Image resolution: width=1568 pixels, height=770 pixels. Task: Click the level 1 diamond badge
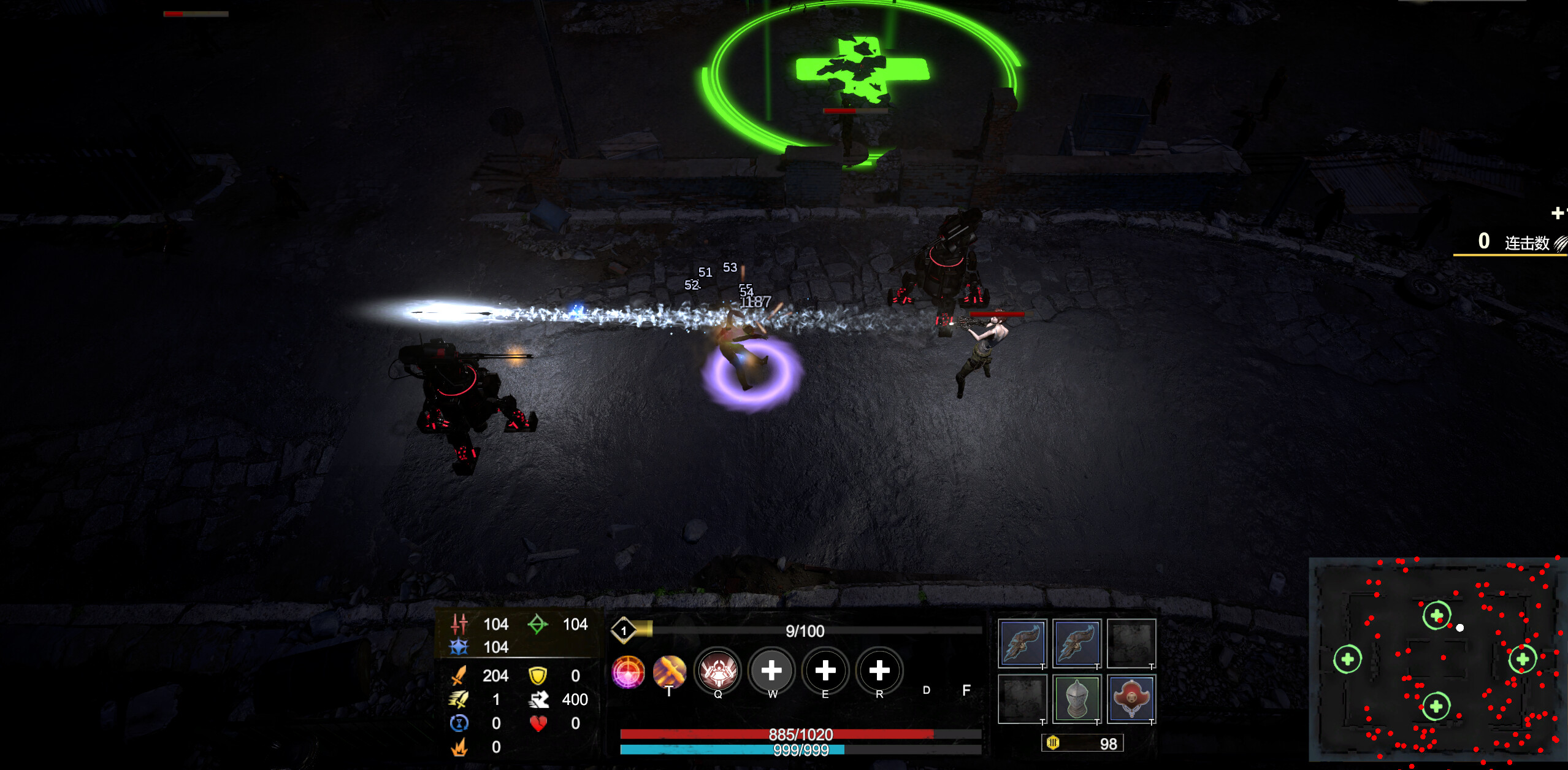tap(624, 631)
